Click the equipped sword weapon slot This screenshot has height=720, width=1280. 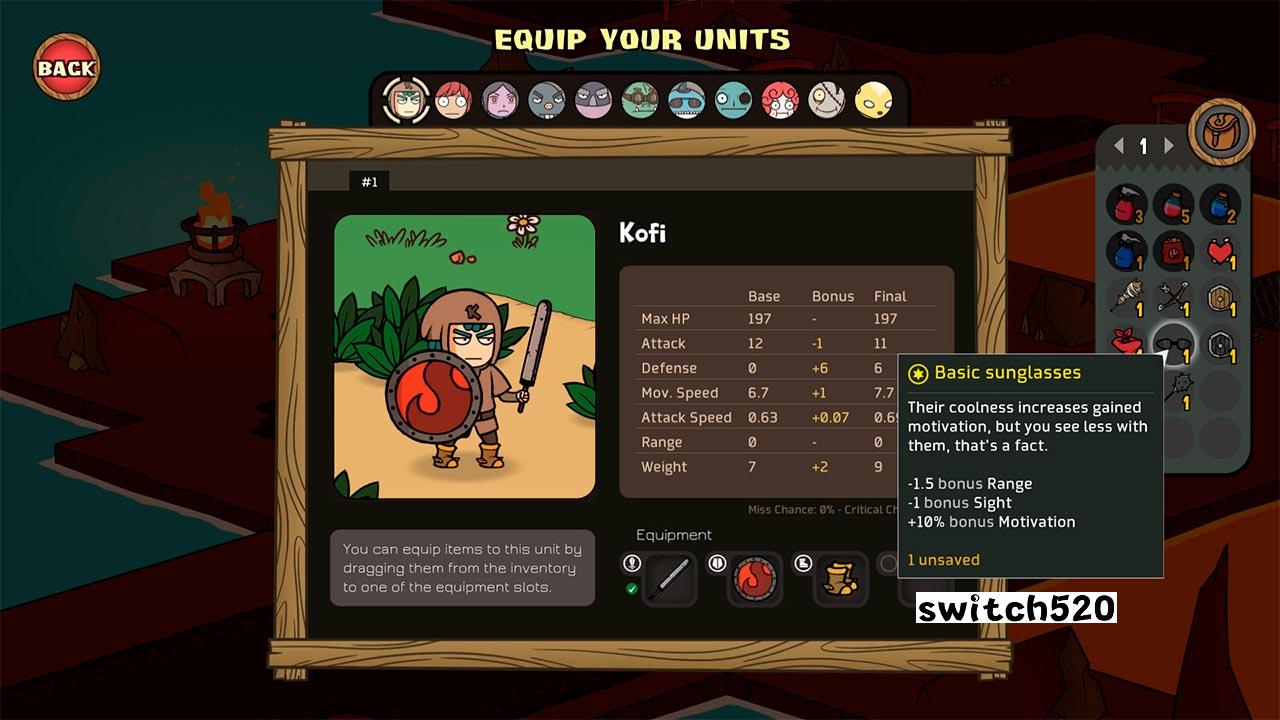[x=668, y=579]
